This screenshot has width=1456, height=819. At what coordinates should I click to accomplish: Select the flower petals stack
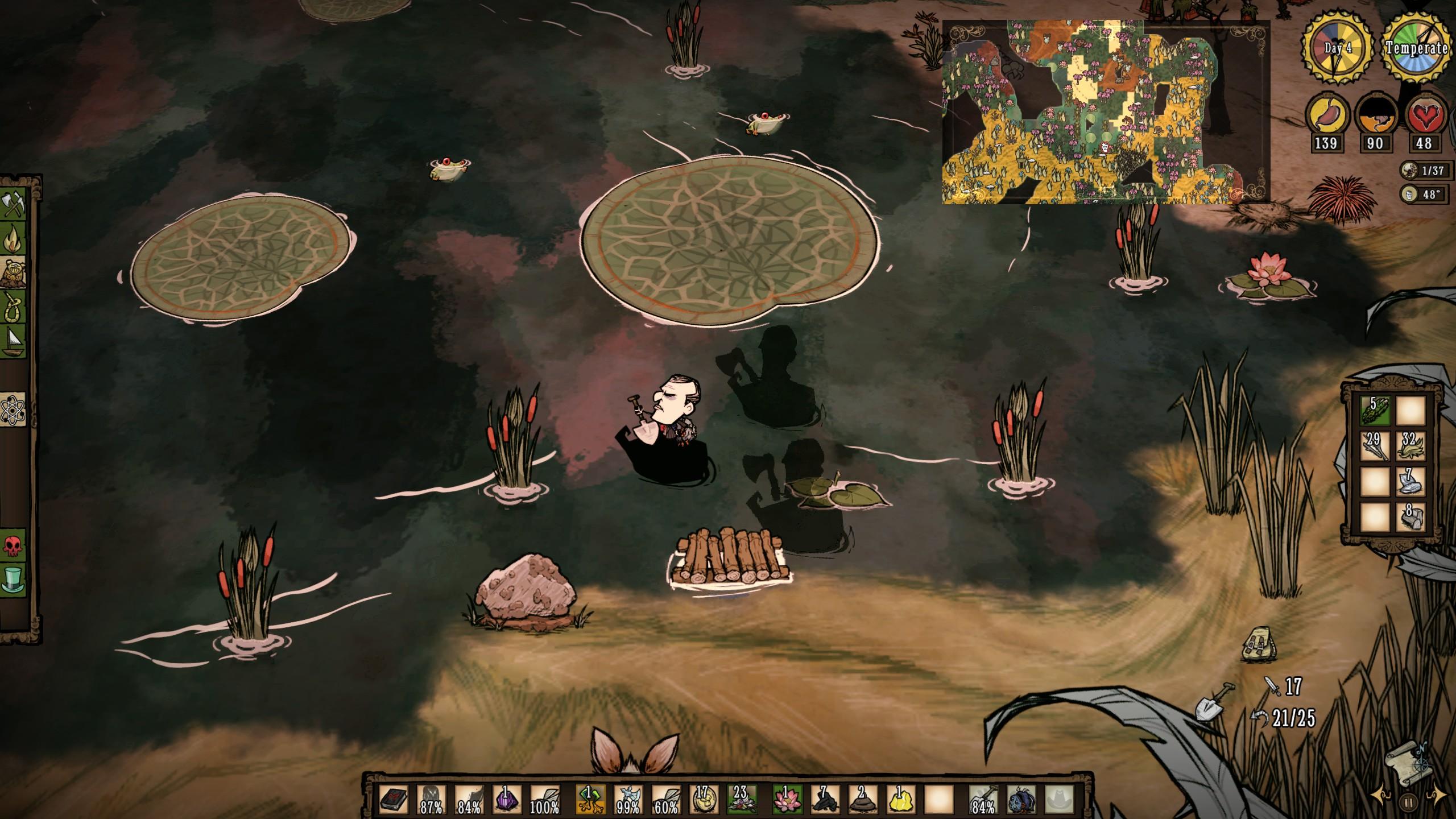click(x=741, y=800)
